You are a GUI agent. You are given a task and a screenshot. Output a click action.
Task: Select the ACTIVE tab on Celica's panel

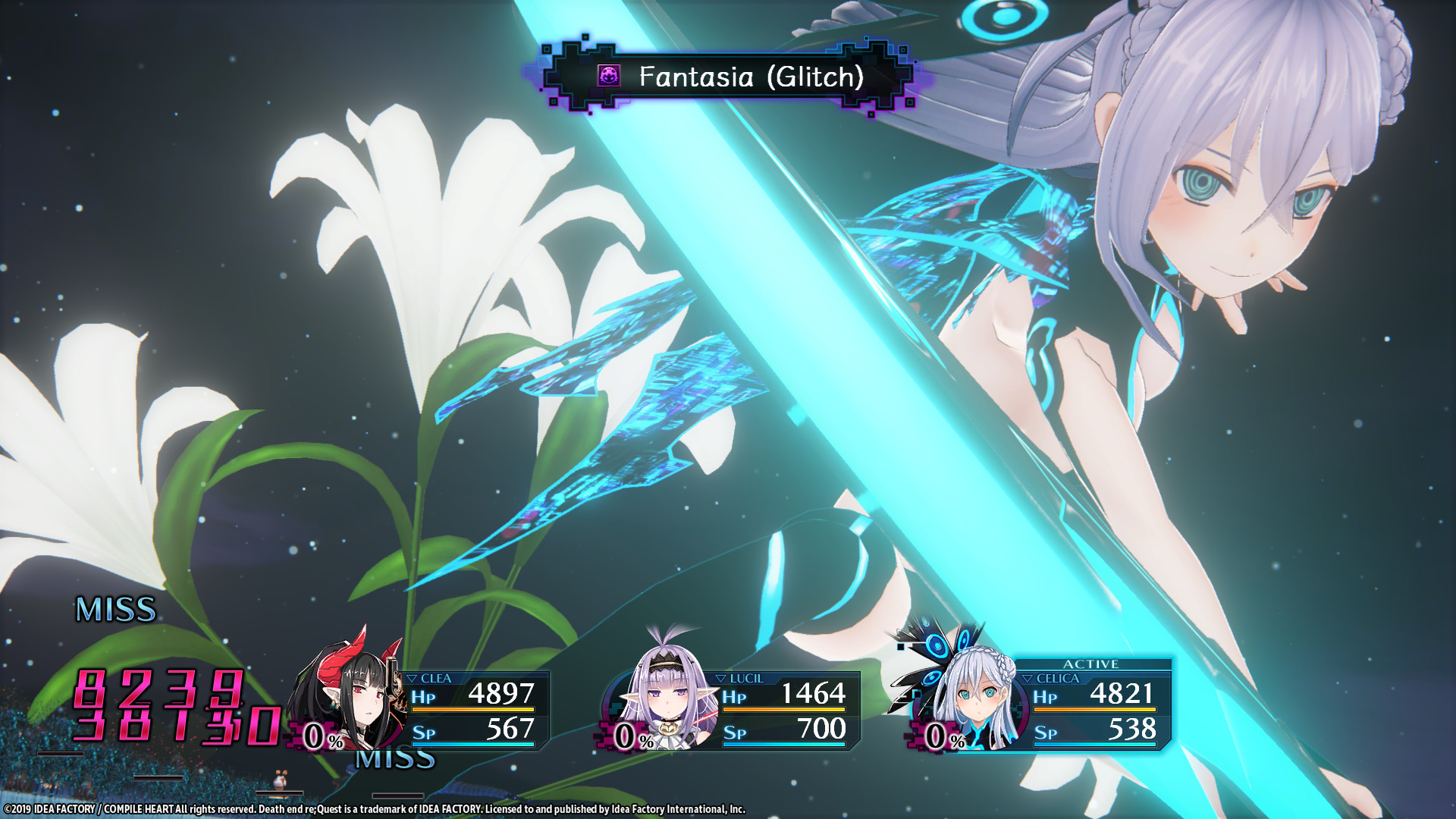click(1090, 664)
